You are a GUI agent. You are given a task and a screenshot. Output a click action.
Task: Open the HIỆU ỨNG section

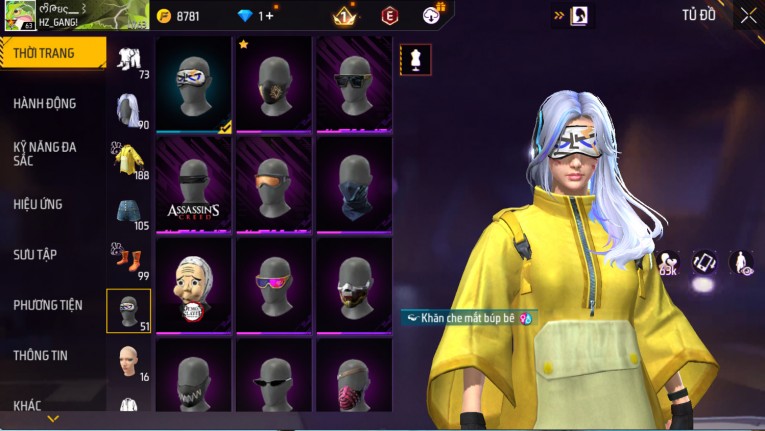point(38,204)
